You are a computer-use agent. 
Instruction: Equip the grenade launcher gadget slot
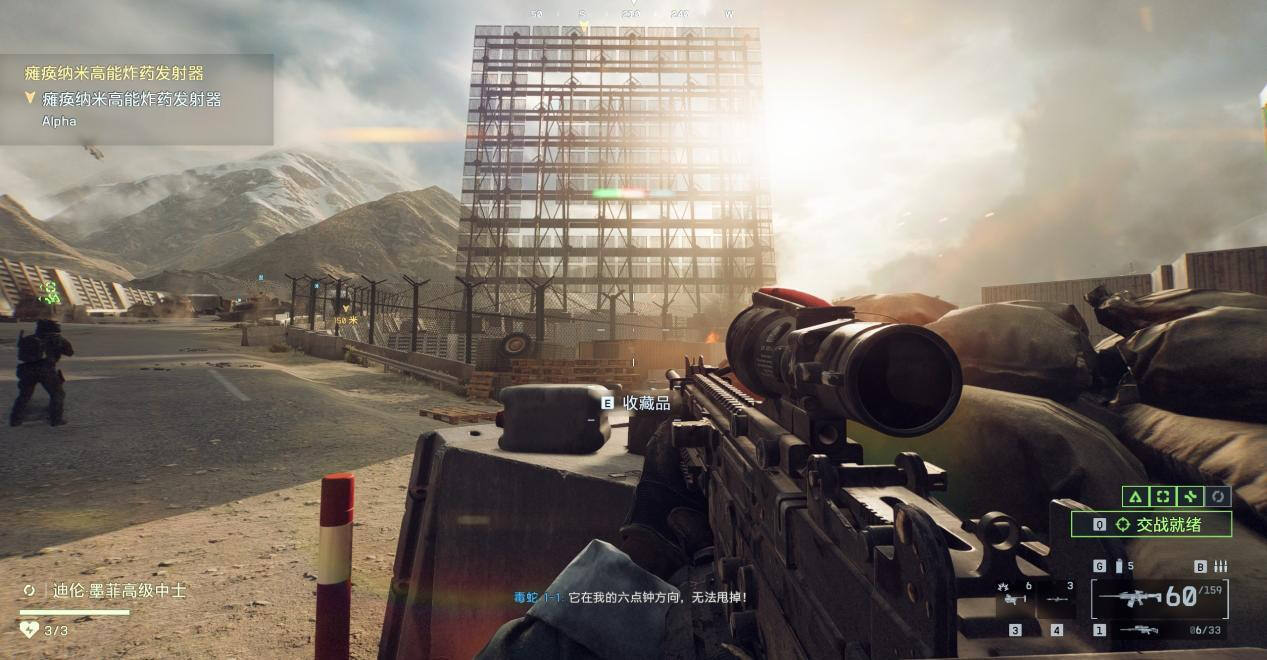(1016, 599)
